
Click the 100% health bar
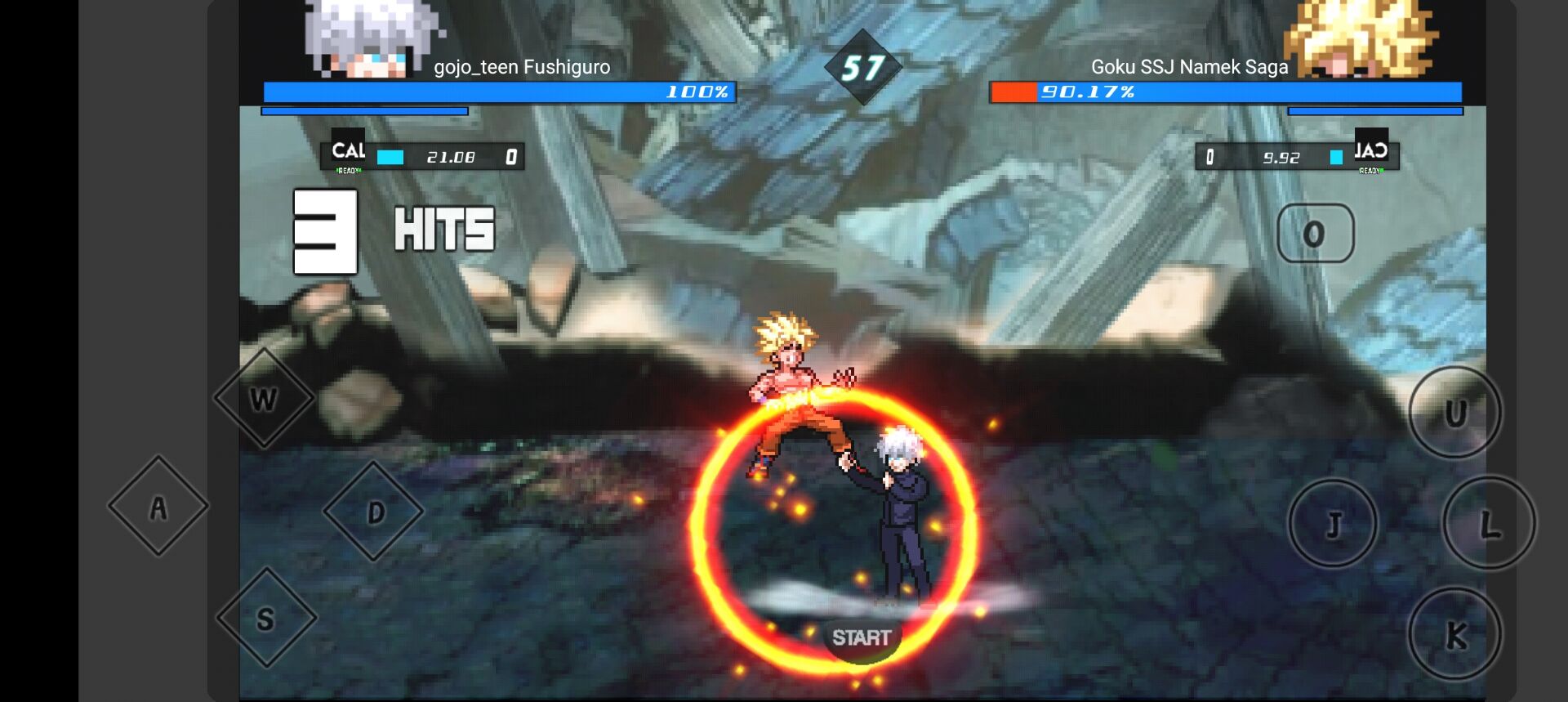pyautogui.click(x=498, y=92)
